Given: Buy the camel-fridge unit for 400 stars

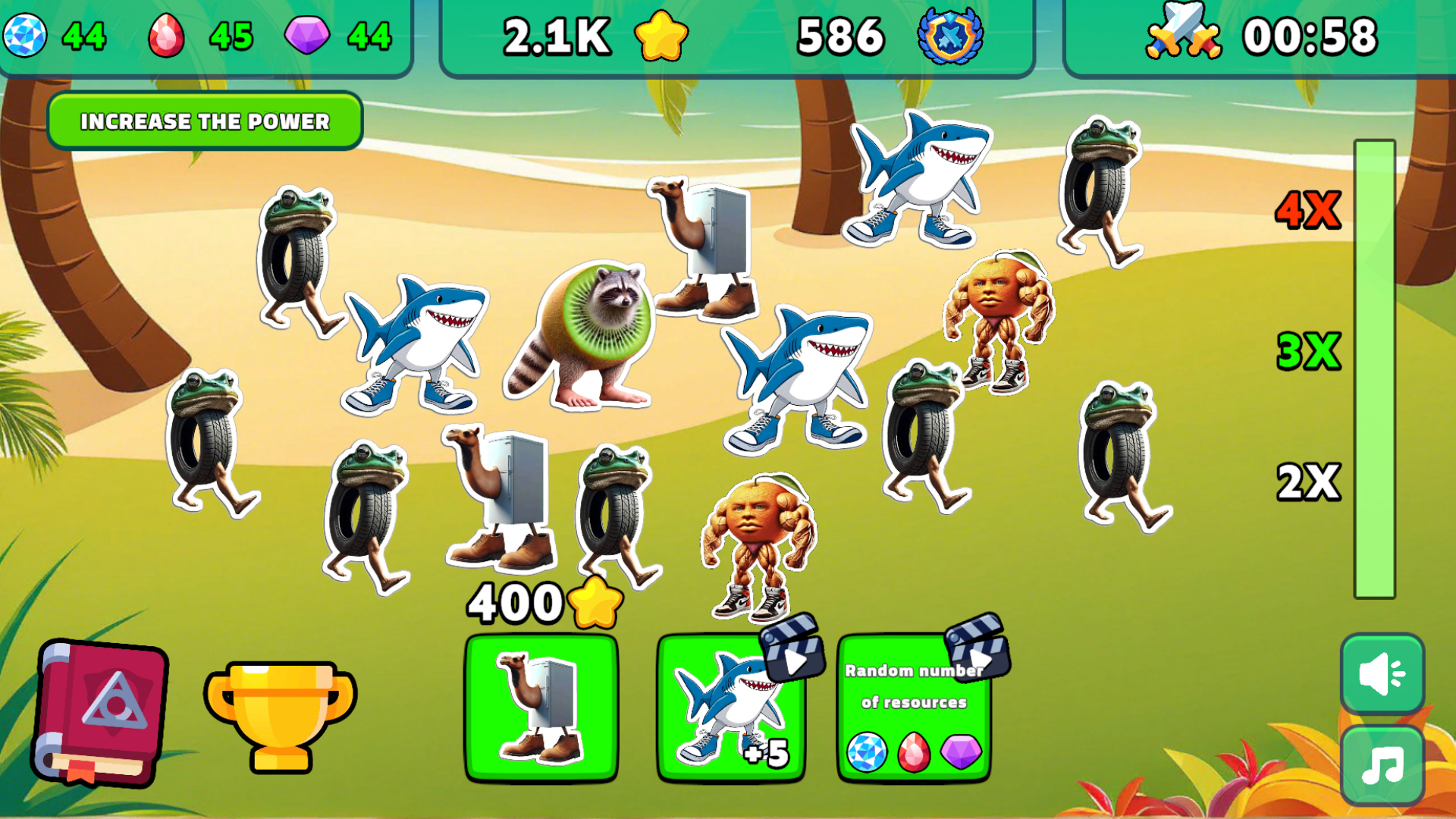Looking at the screenshot, I should [x=542, y=709].
